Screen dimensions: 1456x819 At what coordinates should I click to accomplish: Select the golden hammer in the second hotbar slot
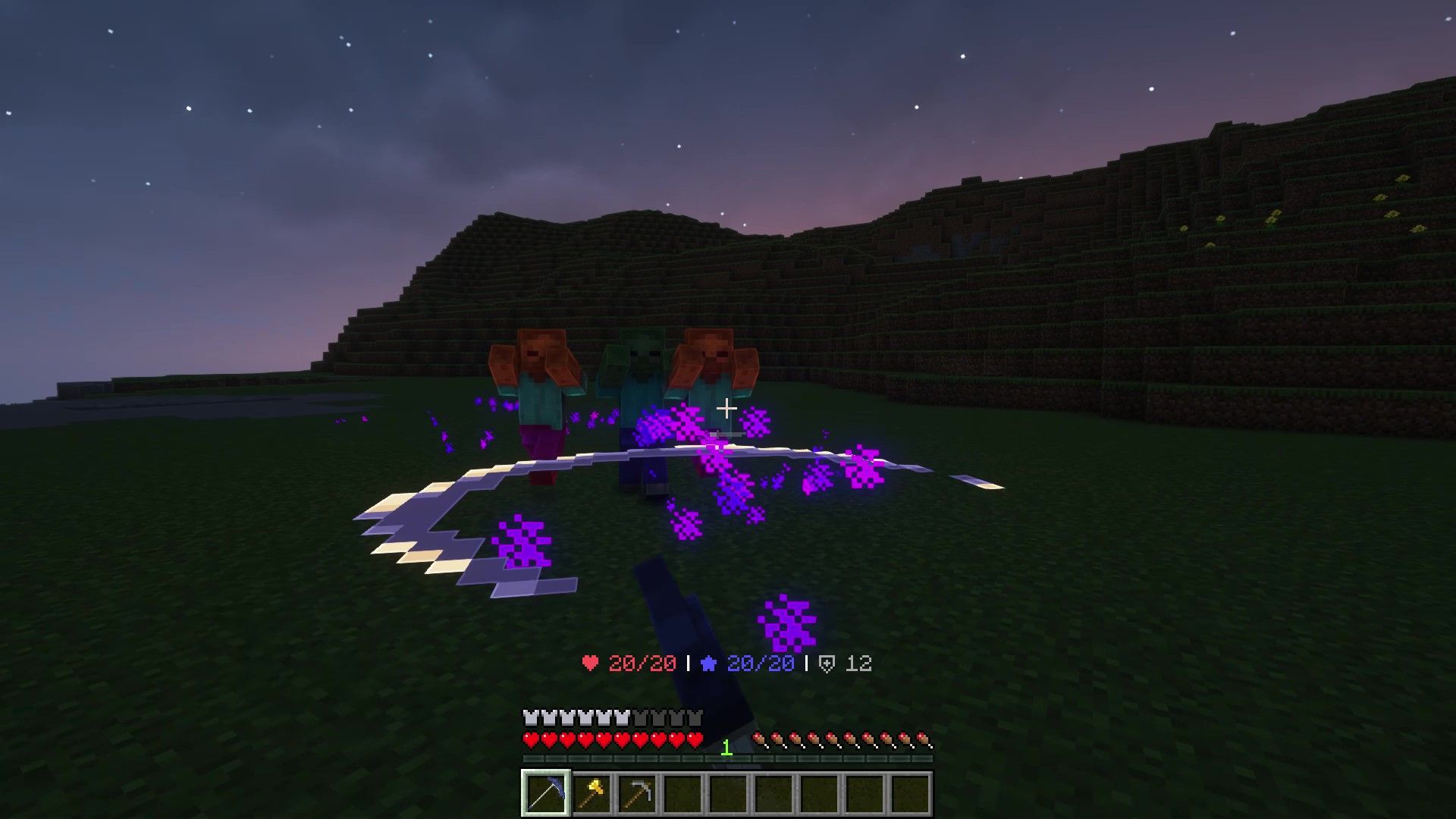point(593,791)
